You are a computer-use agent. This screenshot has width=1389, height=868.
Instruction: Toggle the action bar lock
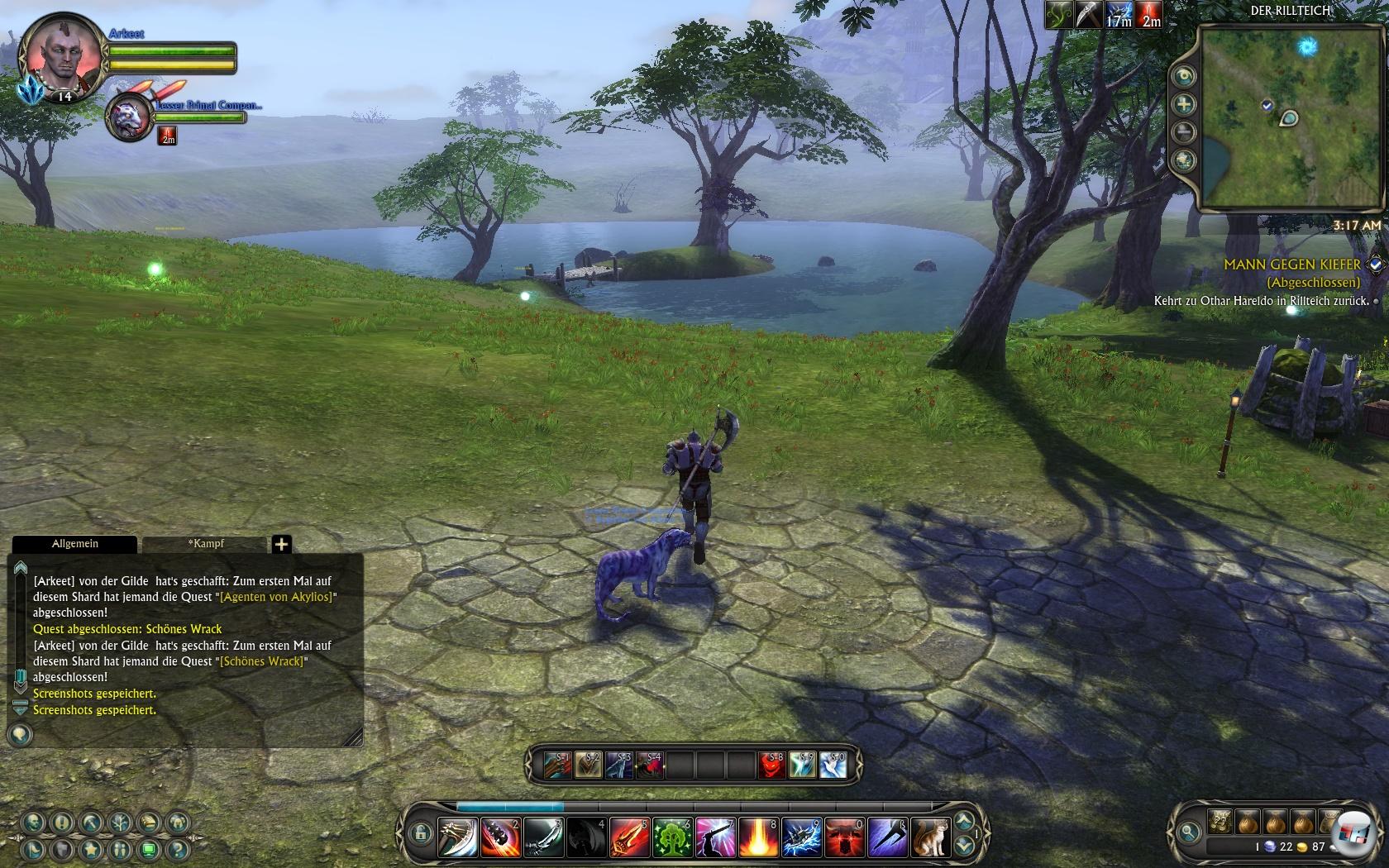[420, 832]
